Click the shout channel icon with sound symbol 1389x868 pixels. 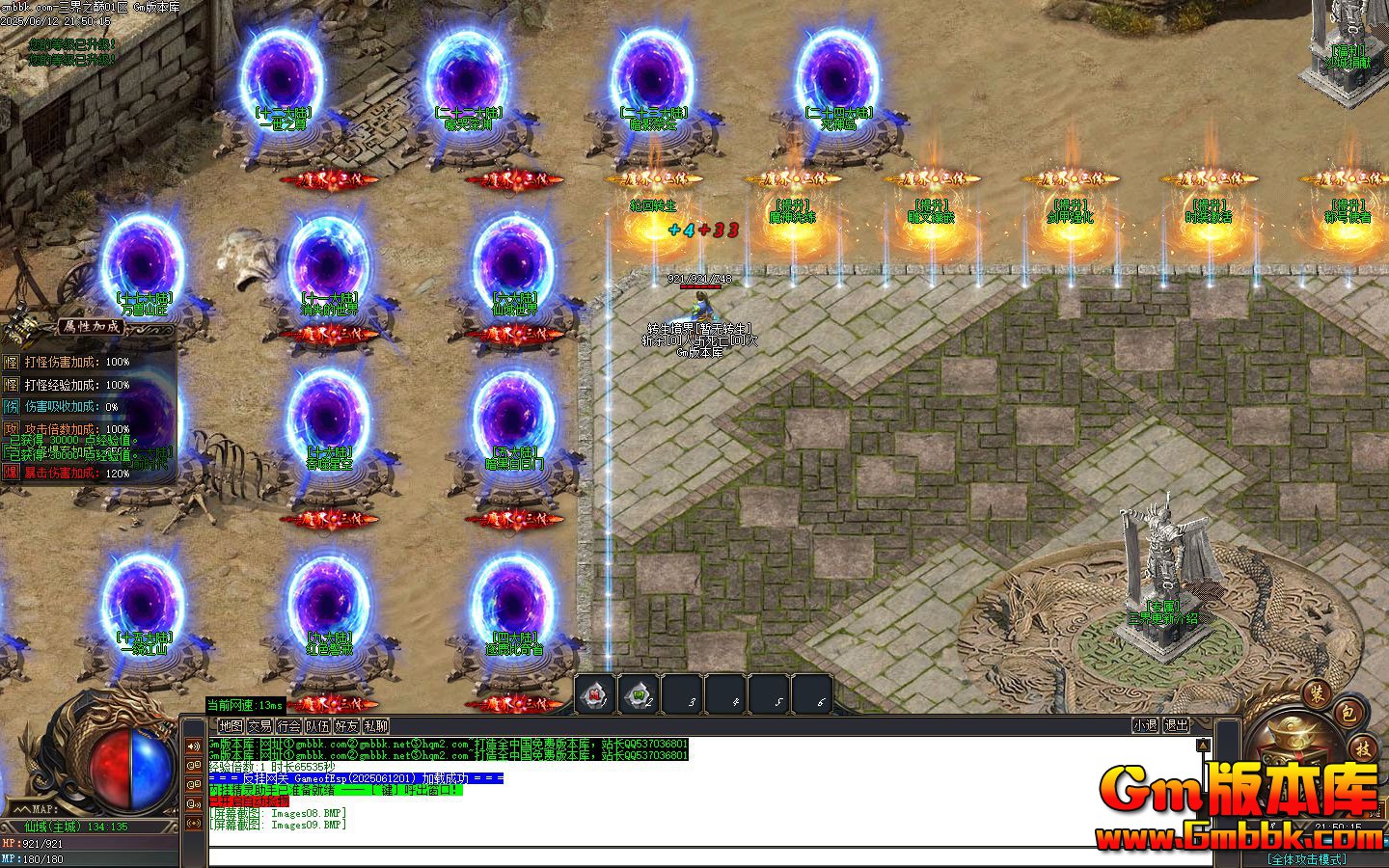coord(194,800)
